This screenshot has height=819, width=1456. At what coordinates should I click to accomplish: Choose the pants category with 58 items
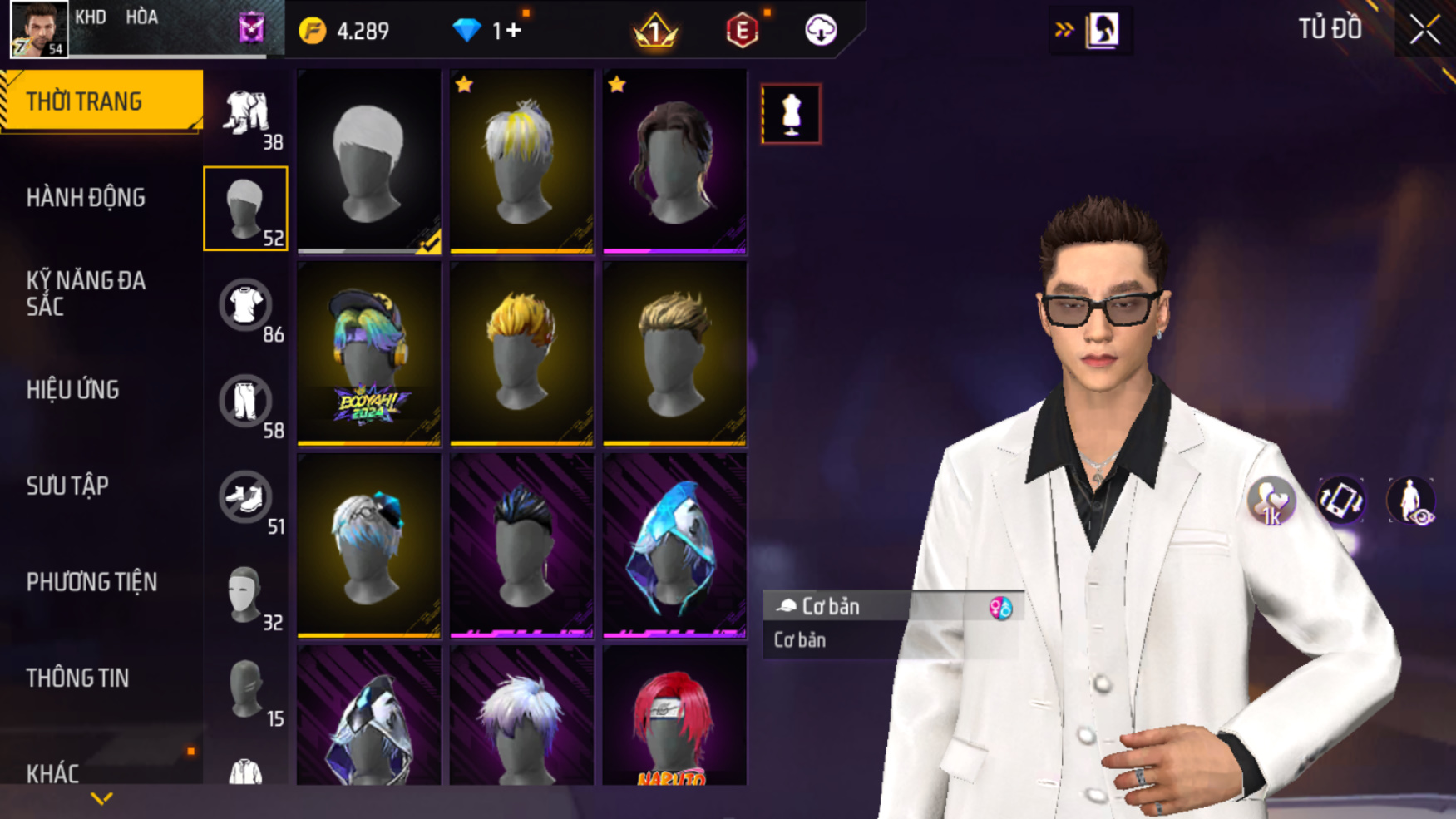[246, 402]
